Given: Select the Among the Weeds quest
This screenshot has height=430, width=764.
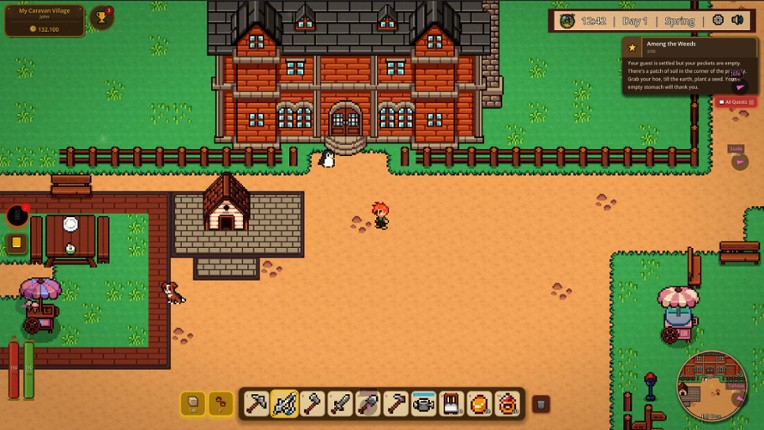Looking at the screenshot, I should click(688, 65).
